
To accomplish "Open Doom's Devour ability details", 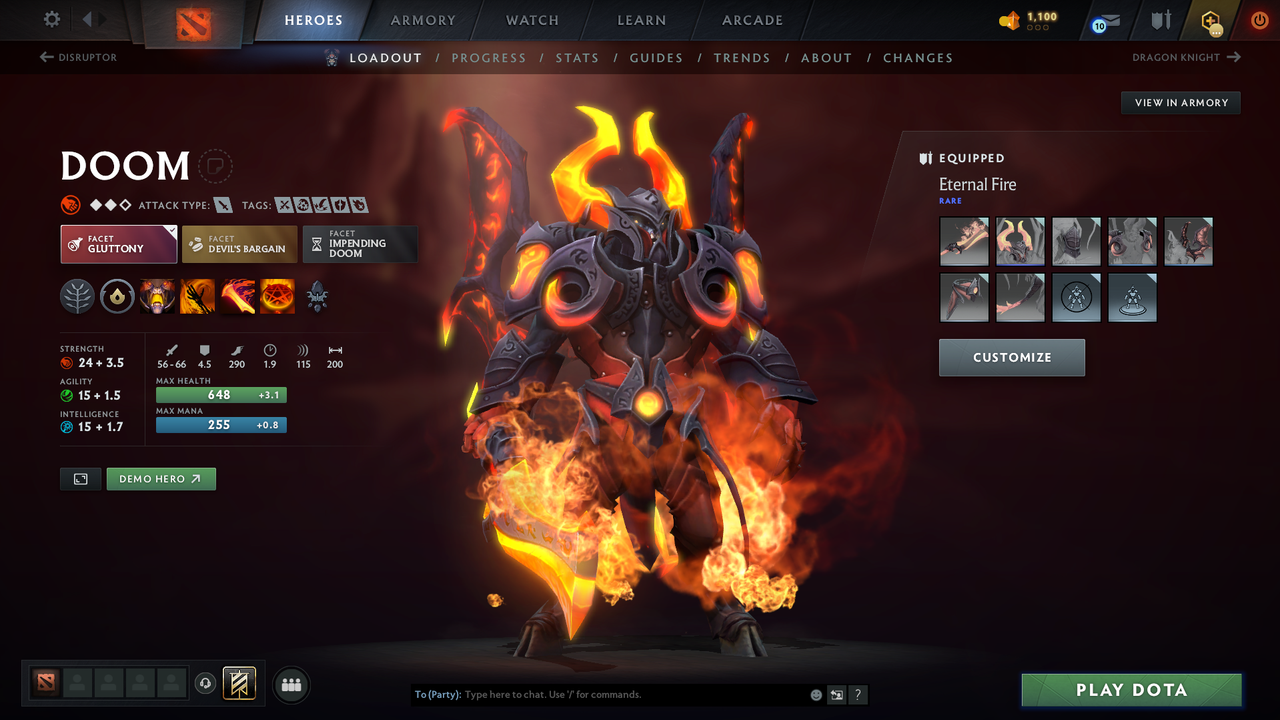I will point(157,296).
